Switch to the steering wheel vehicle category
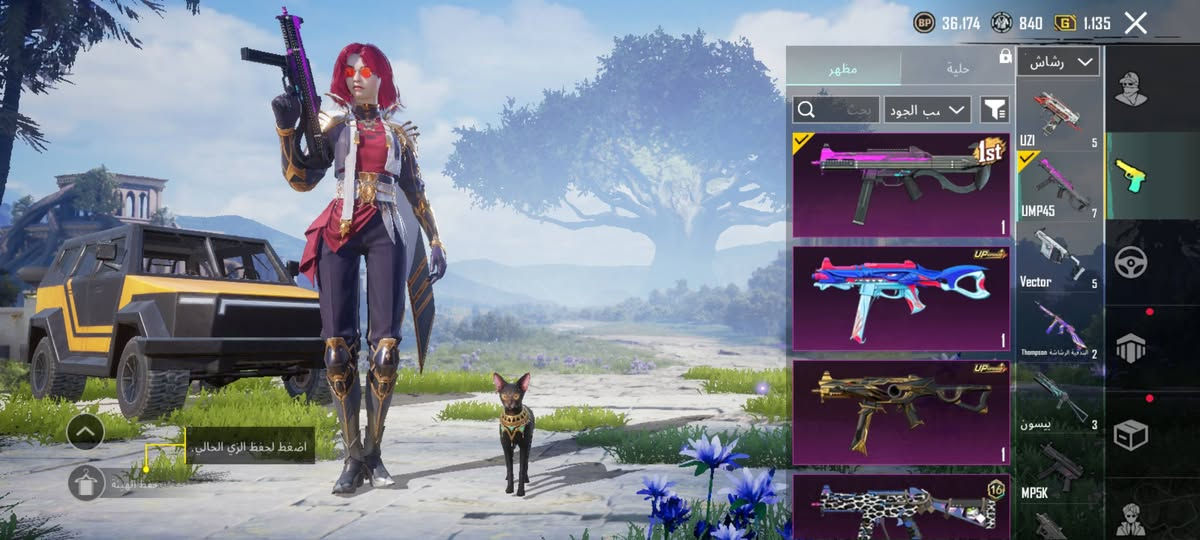Screen dimensions: 1200x540 [1131, 262]
